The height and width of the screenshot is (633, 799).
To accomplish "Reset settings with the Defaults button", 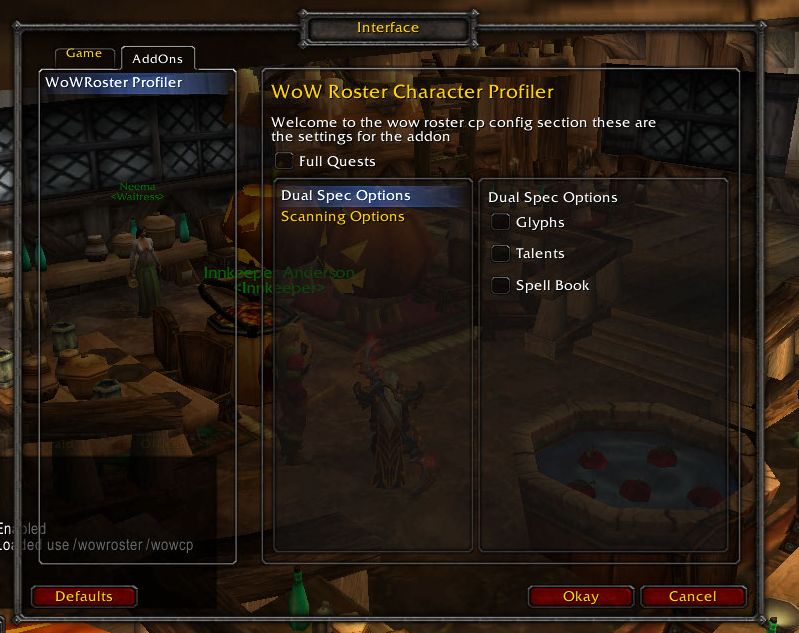I will (84, 597).
